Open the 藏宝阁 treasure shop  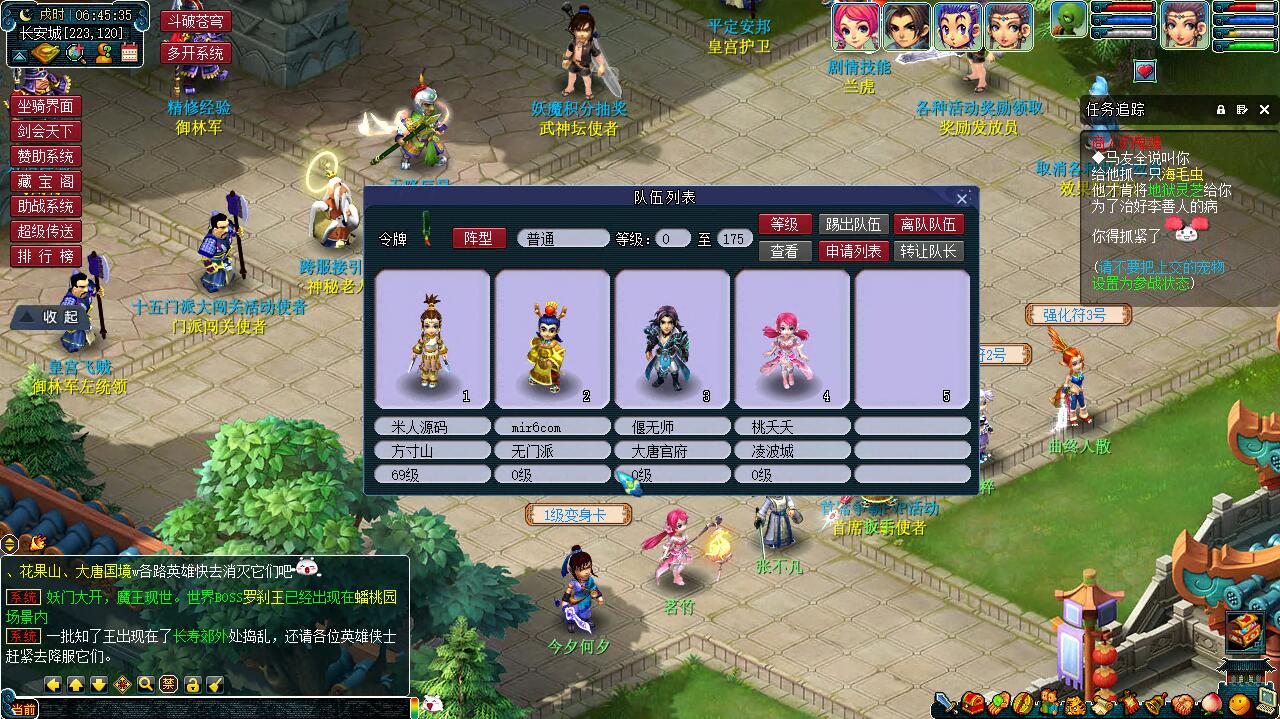point(46,182)
